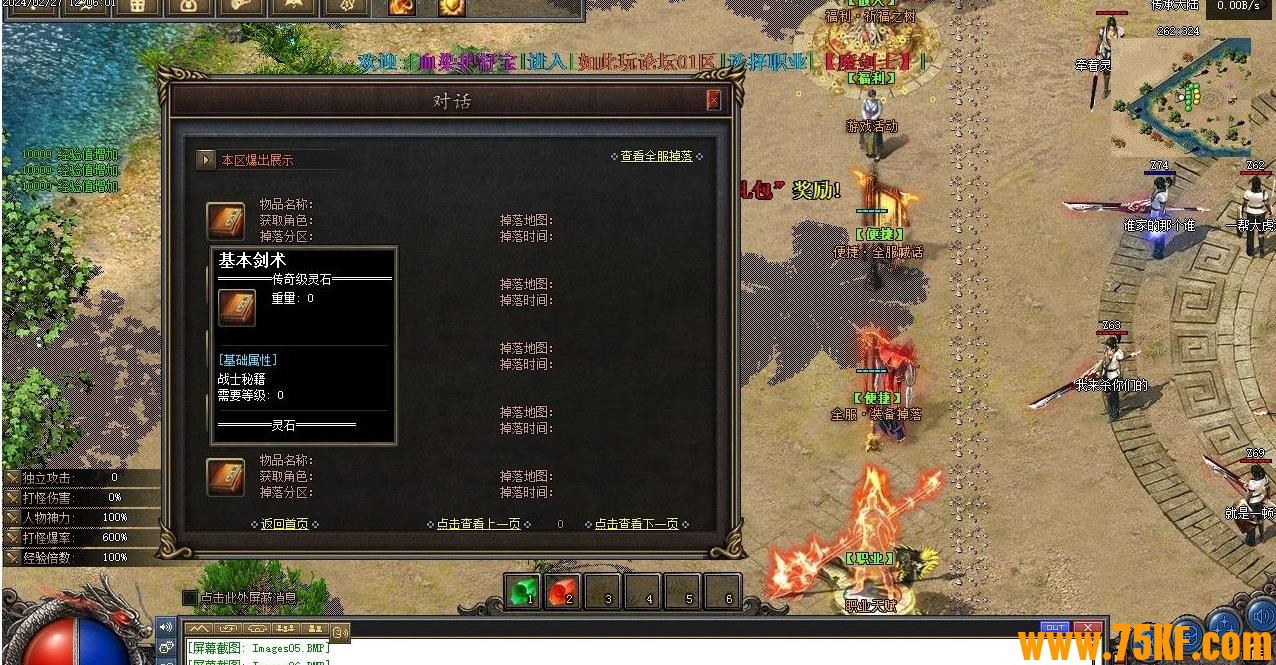Expand the 本区爆出展示 arrow button
The width and height of the screenshot is (1276, 665).
(206, 159)
